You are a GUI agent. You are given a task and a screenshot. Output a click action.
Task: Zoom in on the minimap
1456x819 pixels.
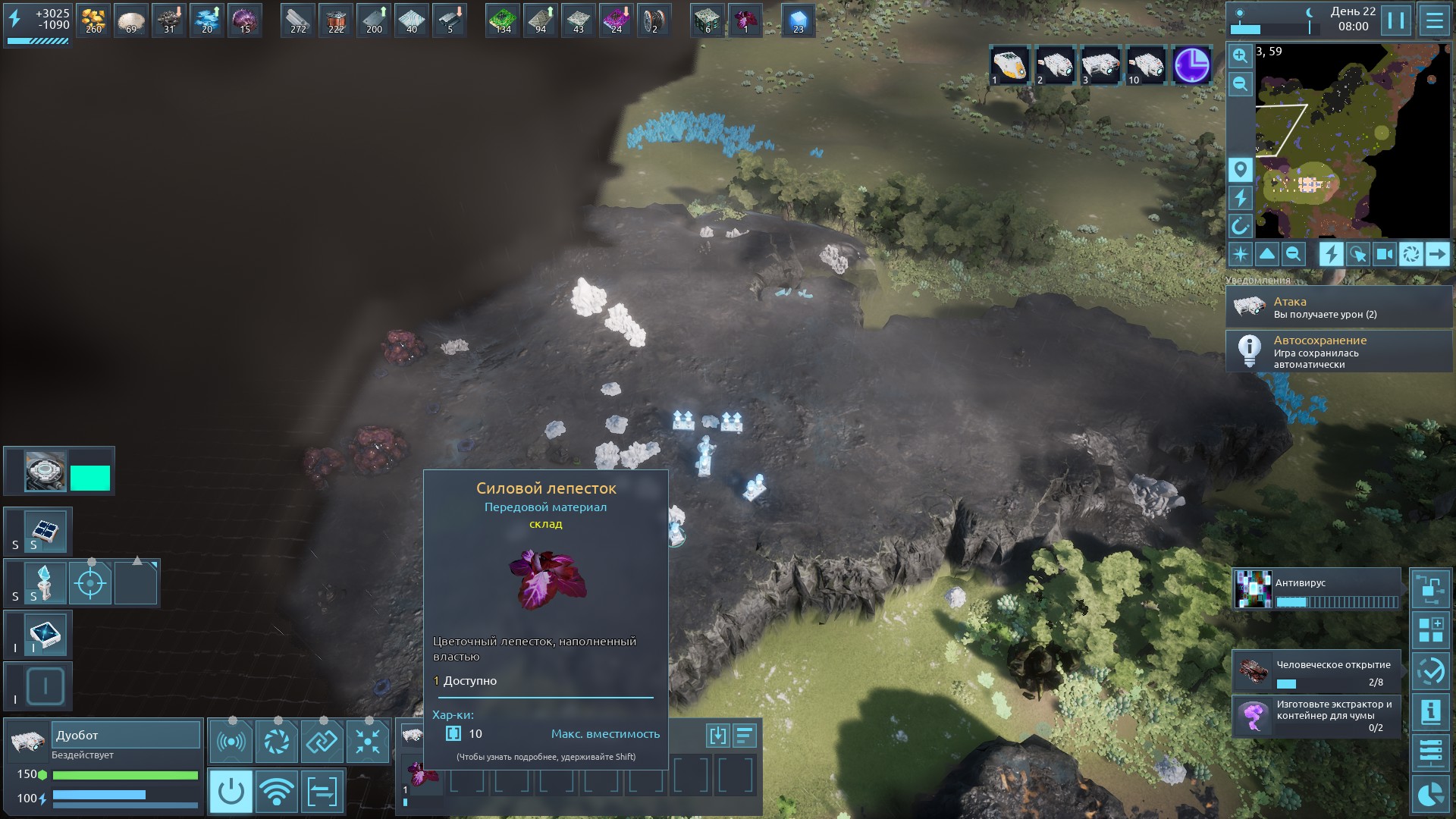point(1240,55)
